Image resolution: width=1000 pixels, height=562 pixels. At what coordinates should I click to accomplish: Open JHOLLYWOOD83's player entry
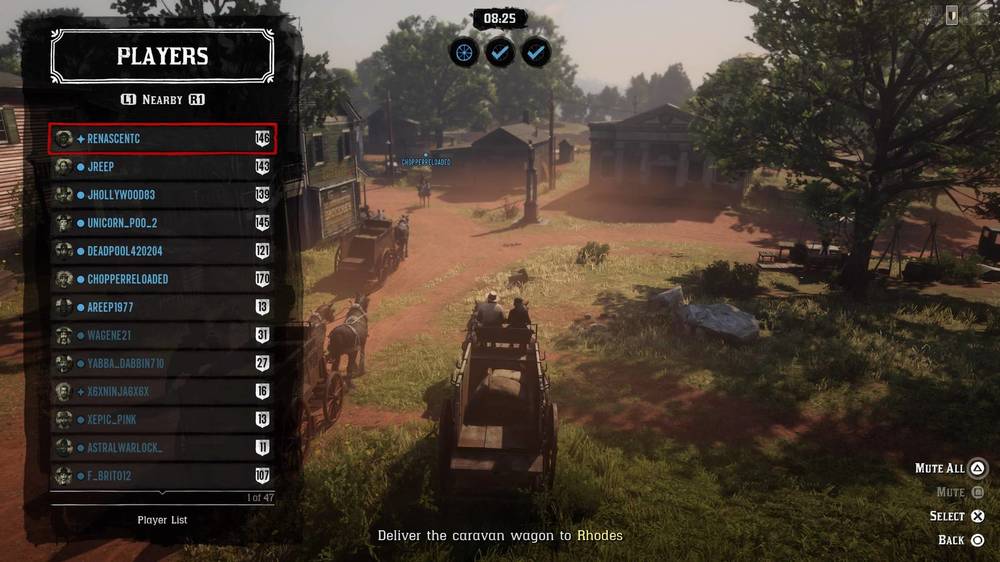(x=162, y=195)
